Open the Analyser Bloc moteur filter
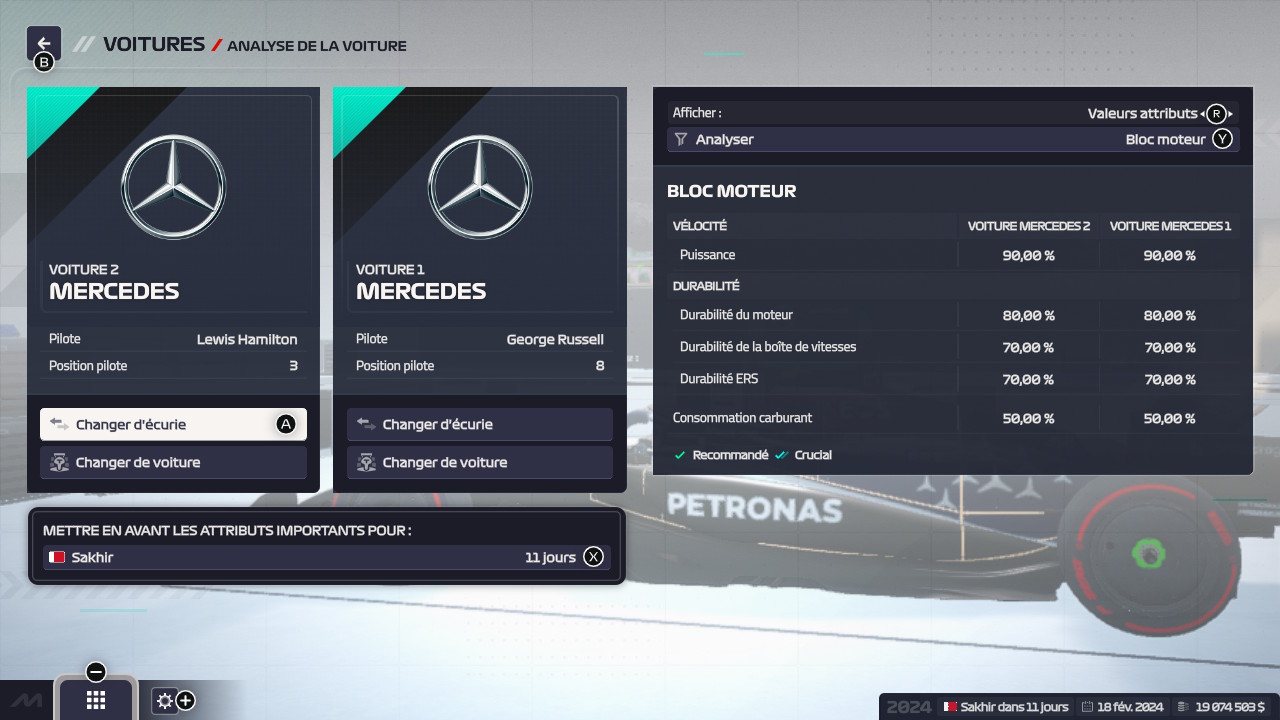This screenshot has height=720, width=1280. [x=952, y=140]
